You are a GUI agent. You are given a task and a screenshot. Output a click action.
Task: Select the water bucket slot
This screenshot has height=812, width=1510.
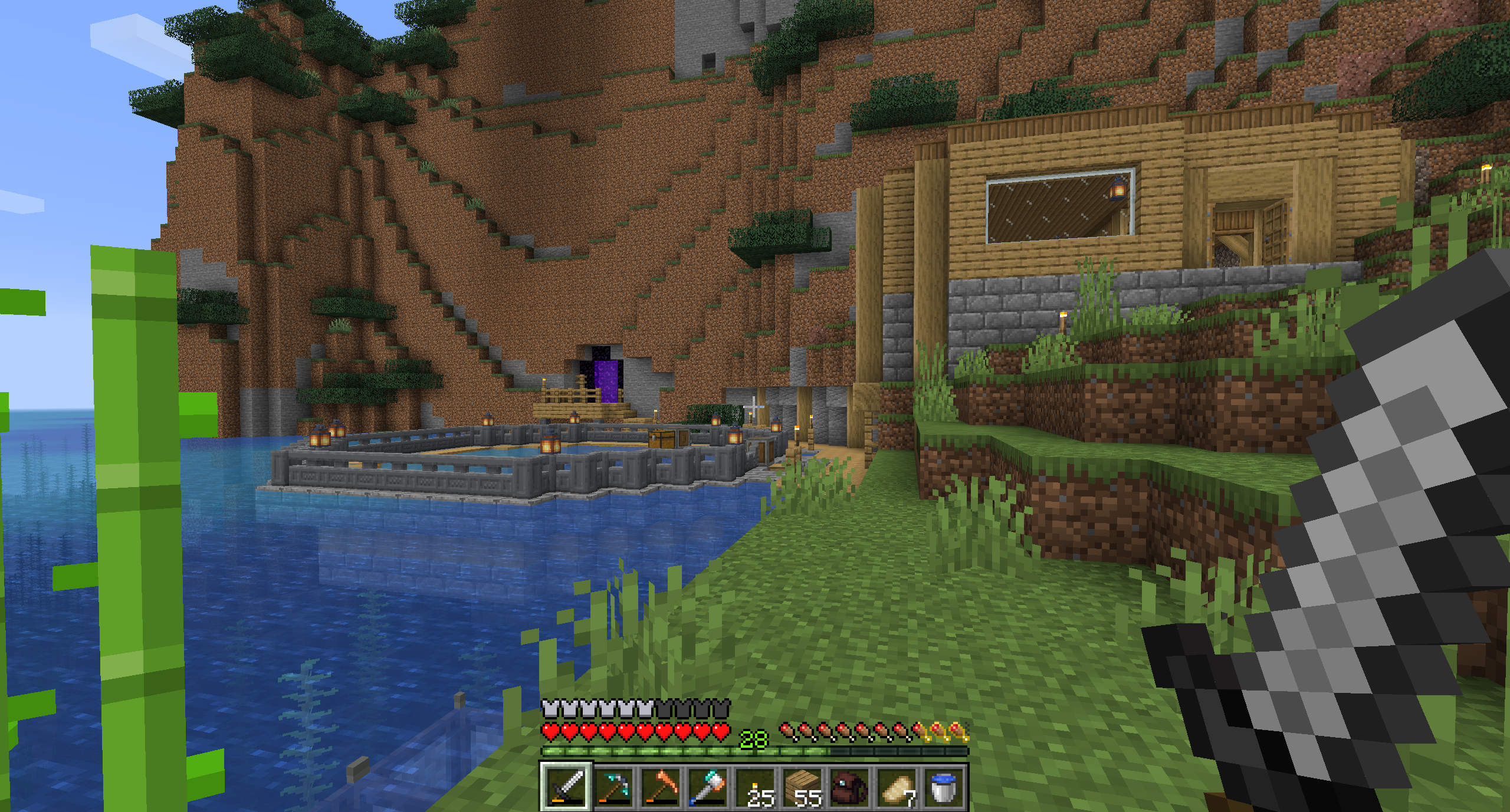coord(943,786)
